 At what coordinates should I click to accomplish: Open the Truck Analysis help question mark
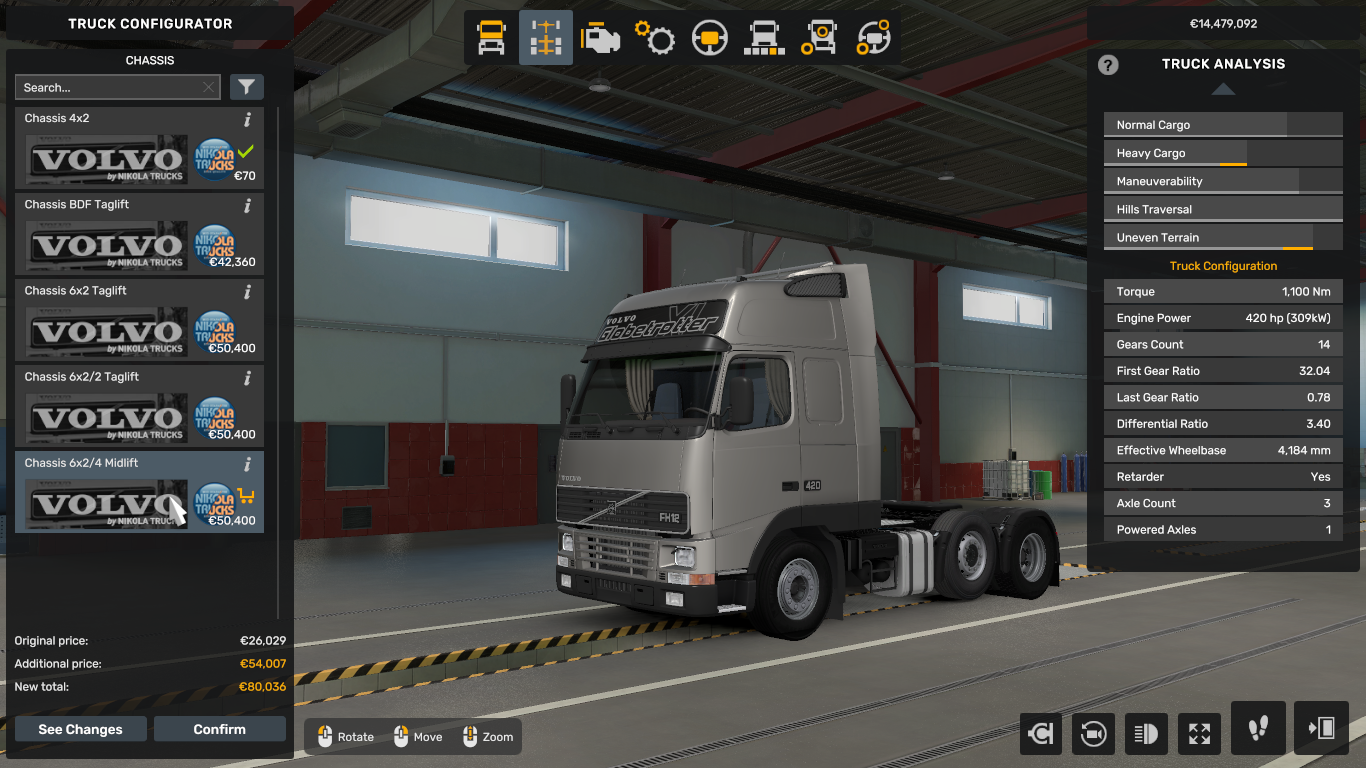click(x=1108, y=65)
